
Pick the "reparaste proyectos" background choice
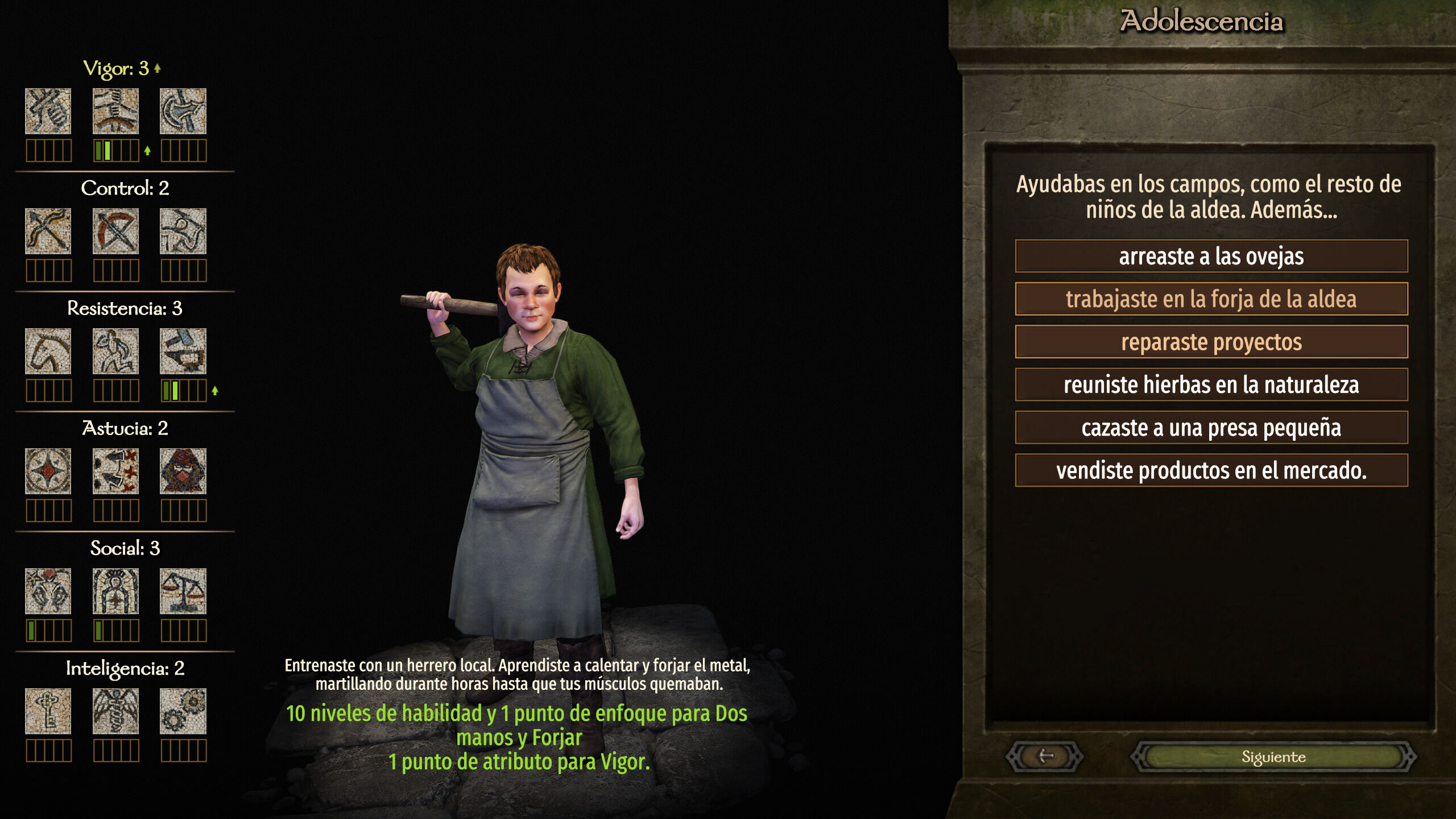(x=1211, y=342)
